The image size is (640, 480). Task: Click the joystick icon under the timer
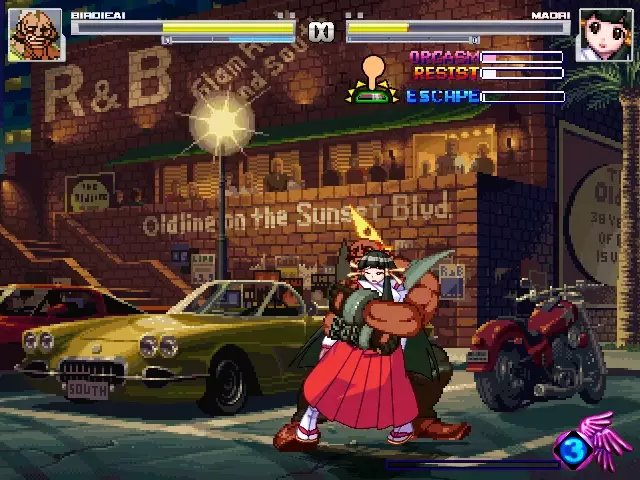tap(373, 81)
